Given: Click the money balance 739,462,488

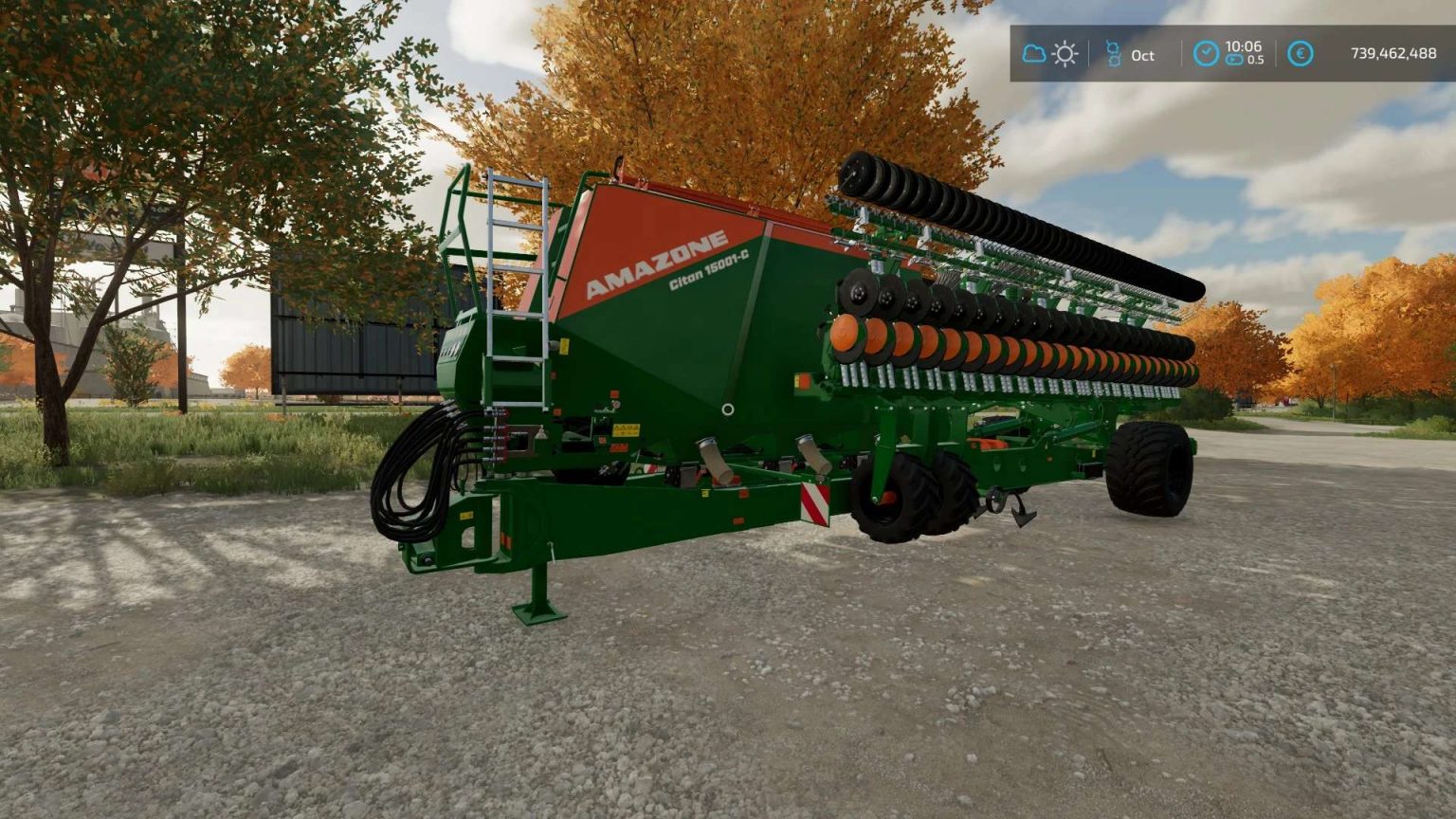Looking at the screenshot, I should click(1385, 54).
